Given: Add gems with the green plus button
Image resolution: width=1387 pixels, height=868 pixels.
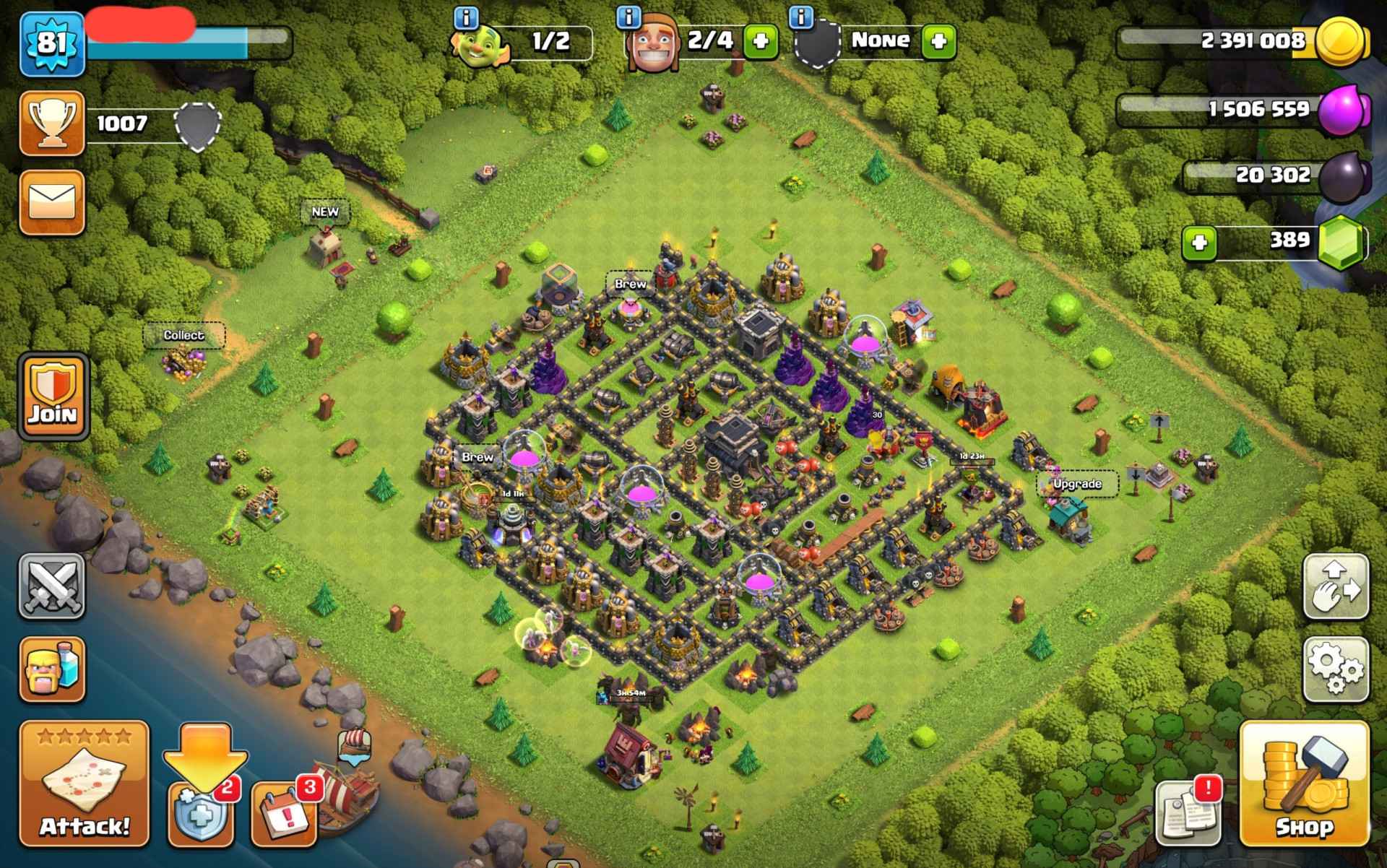Looking at the screenshot, I should pyautogui.click(x=1200, y=243).
